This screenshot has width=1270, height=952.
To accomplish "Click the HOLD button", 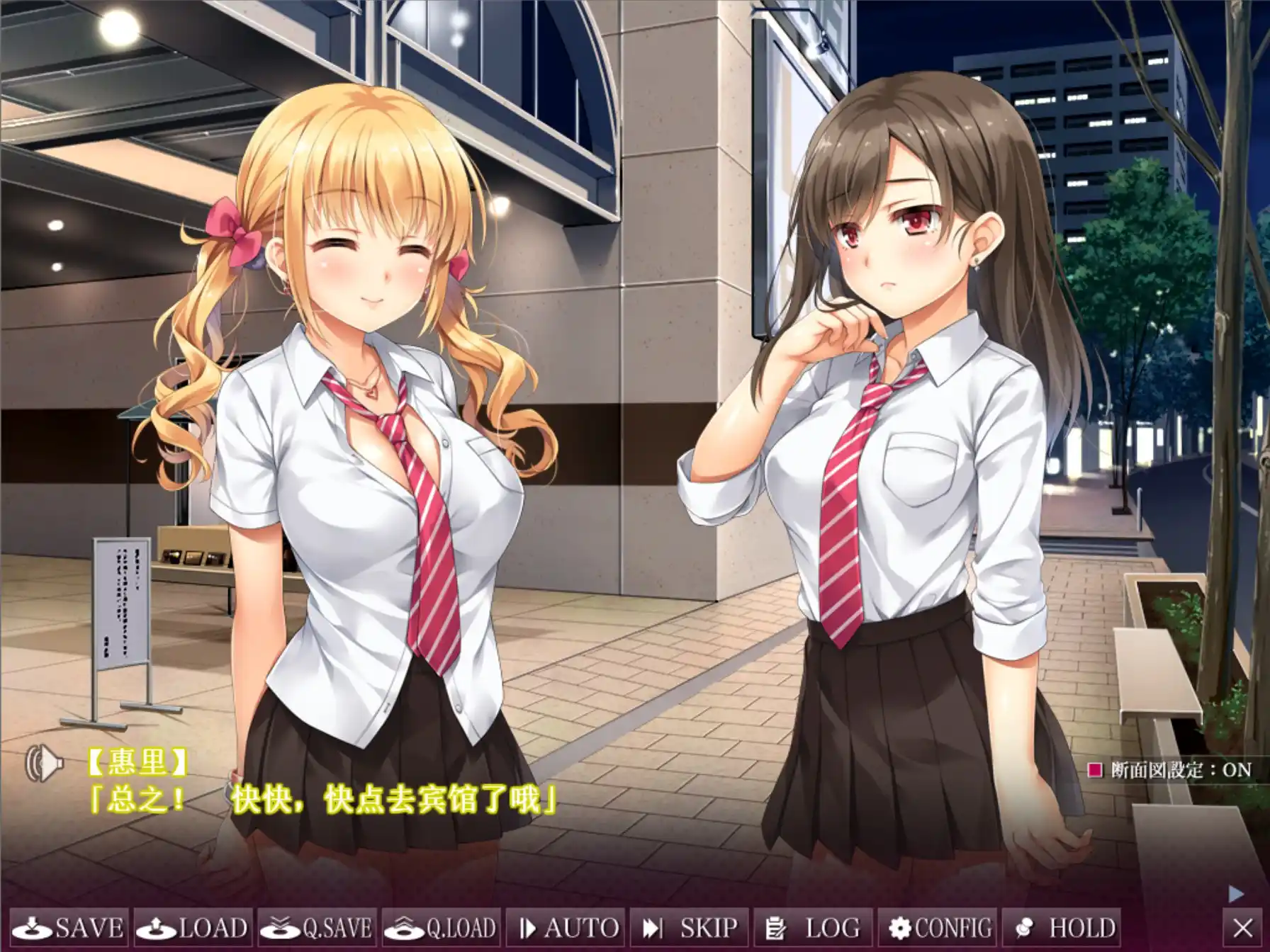I will (1060, 928).
